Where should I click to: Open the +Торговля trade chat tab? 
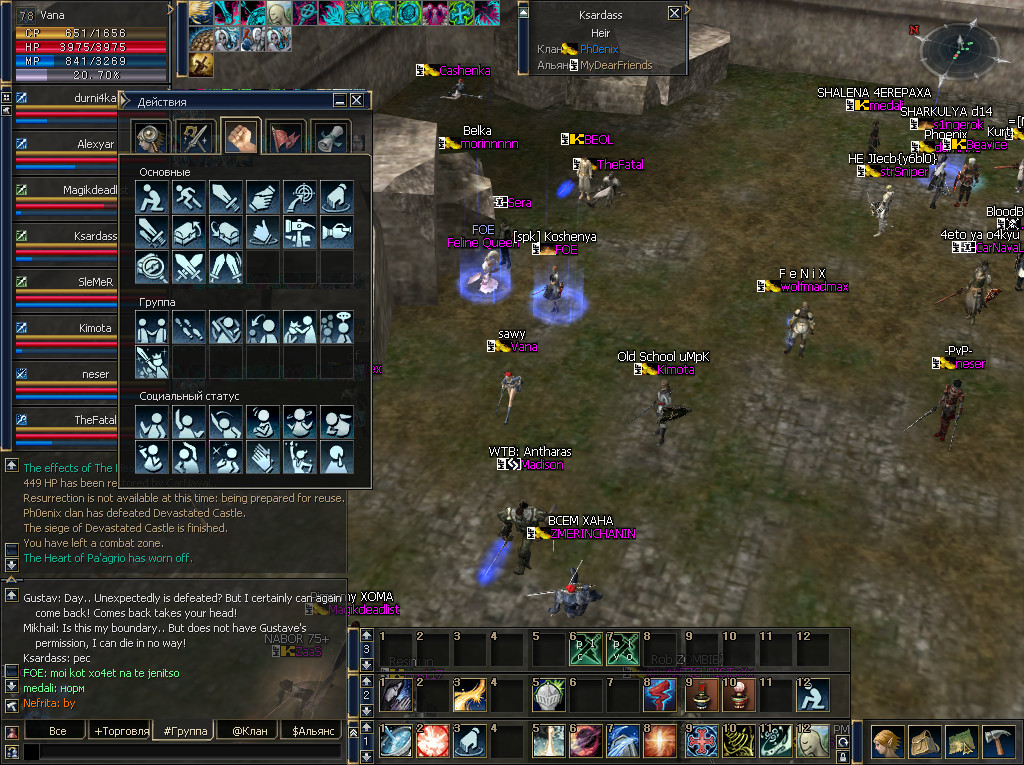click(121, 731)
